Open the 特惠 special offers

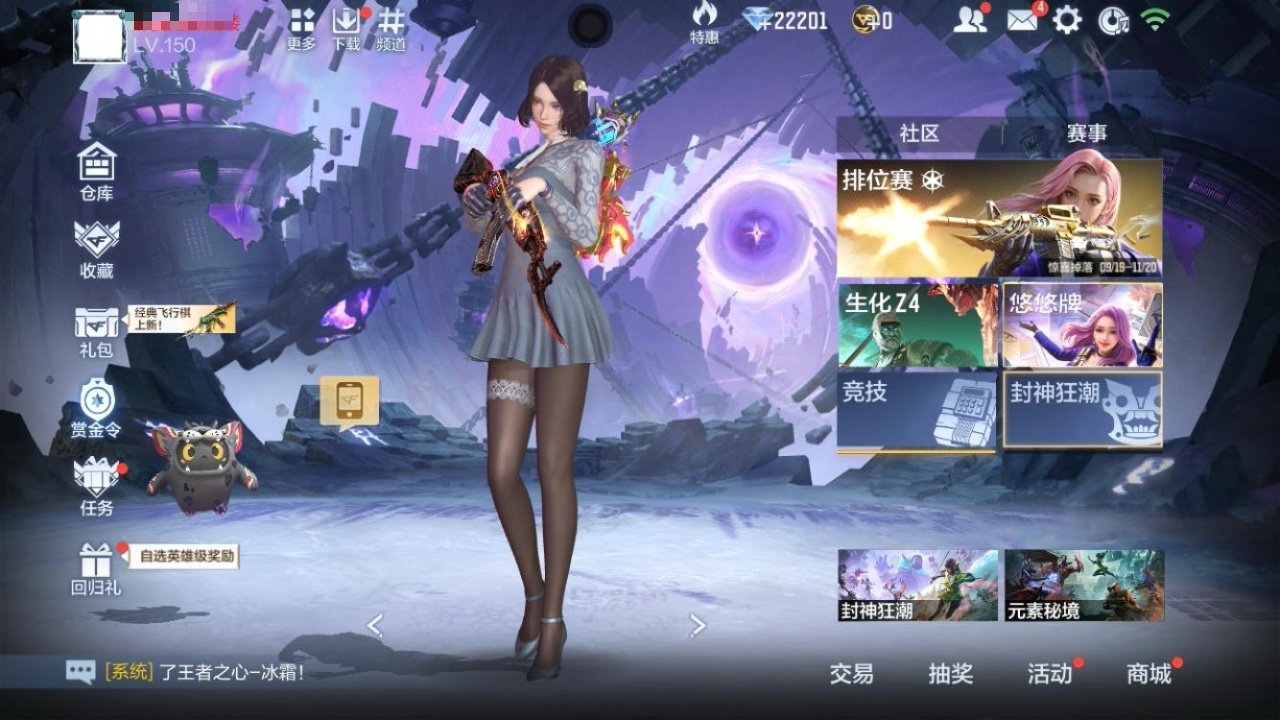coord(704,23)
